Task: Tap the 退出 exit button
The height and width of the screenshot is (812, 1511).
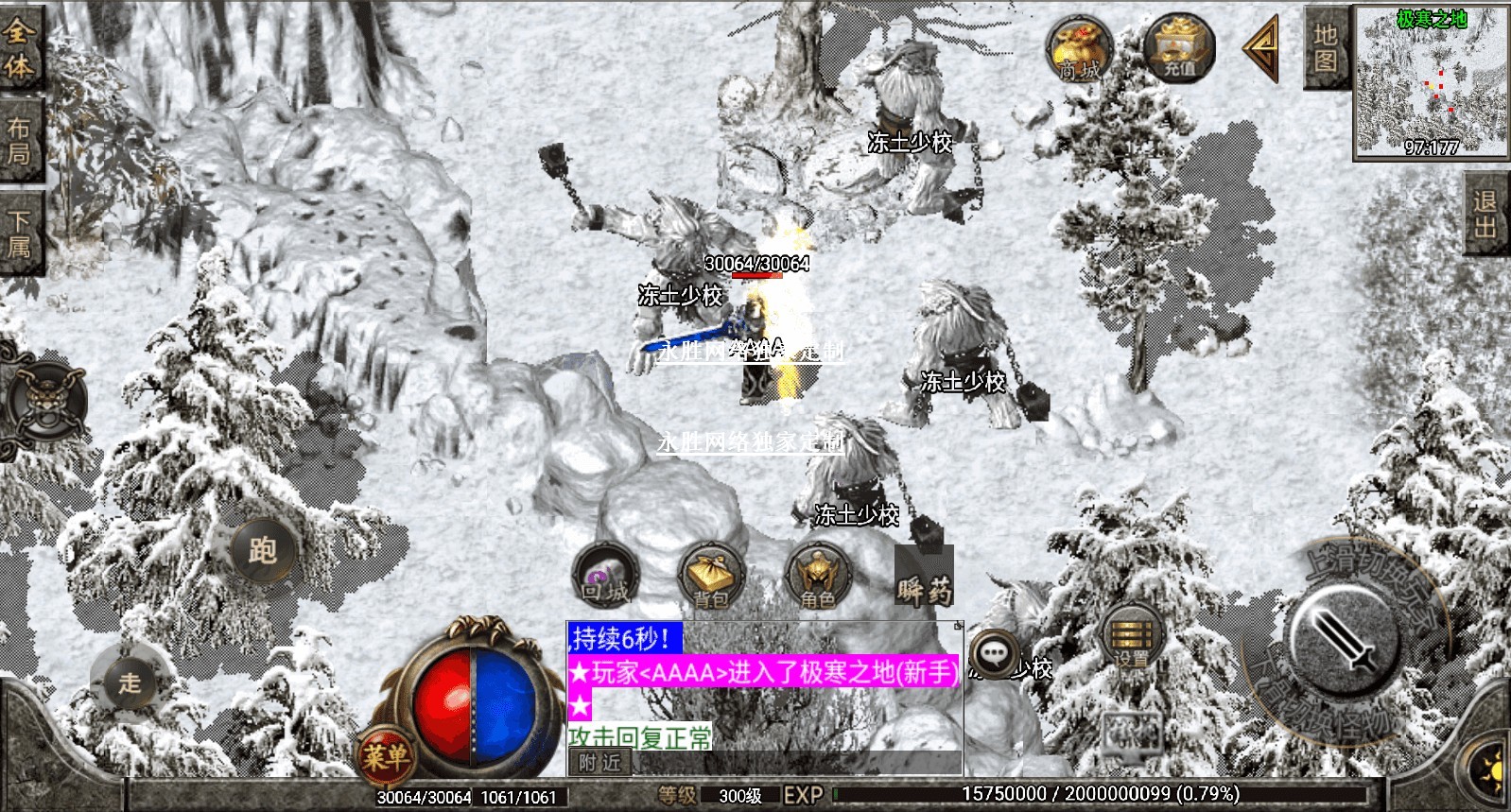Action: point(1485,214)
